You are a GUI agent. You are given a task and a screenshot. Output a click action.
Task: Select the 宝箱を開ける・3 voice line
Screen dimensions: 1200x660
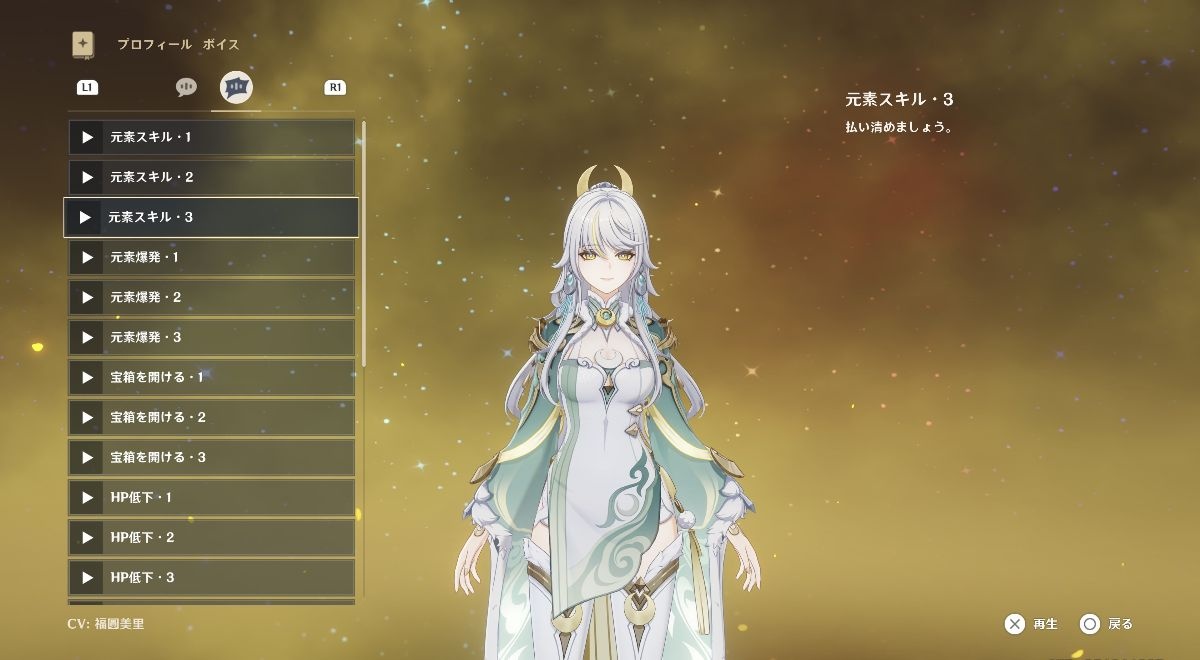211,457
